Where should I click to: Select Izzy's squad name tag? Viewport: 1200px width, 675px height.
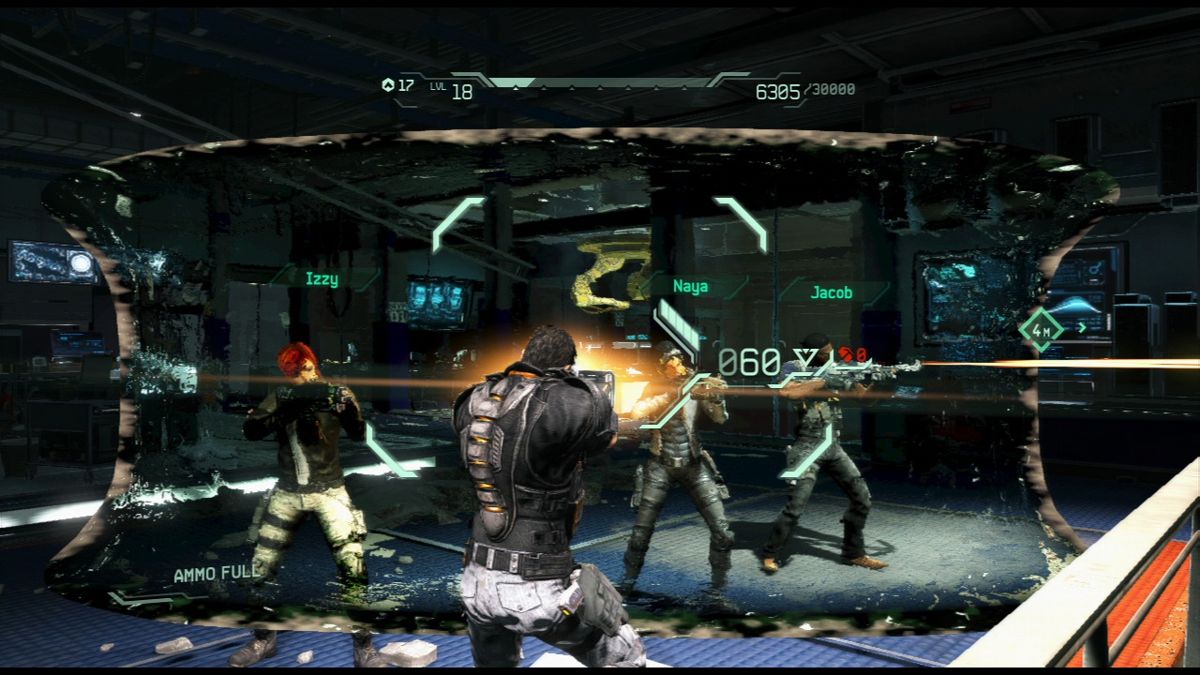(x=322, y=280)
